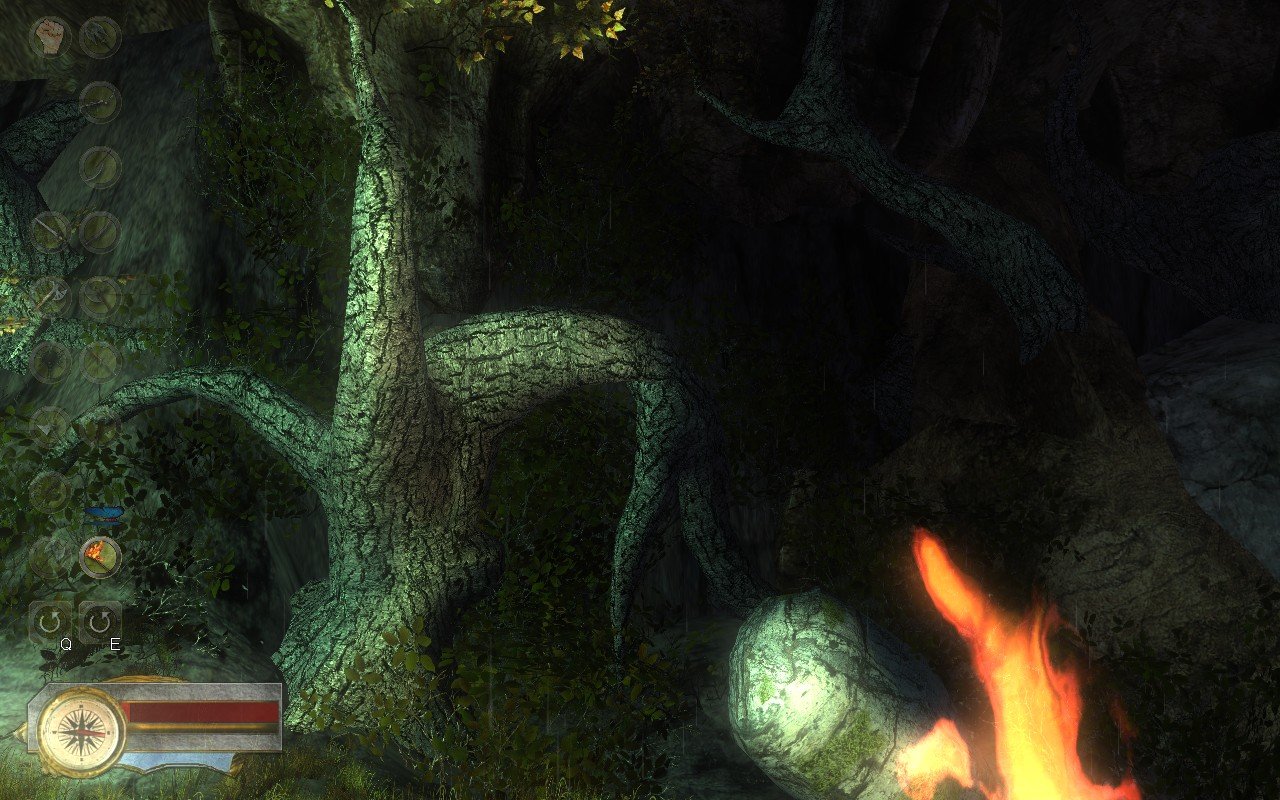Select the throwing weapon slot in the left column
1280x800 pixels.
tap(47, 427)
